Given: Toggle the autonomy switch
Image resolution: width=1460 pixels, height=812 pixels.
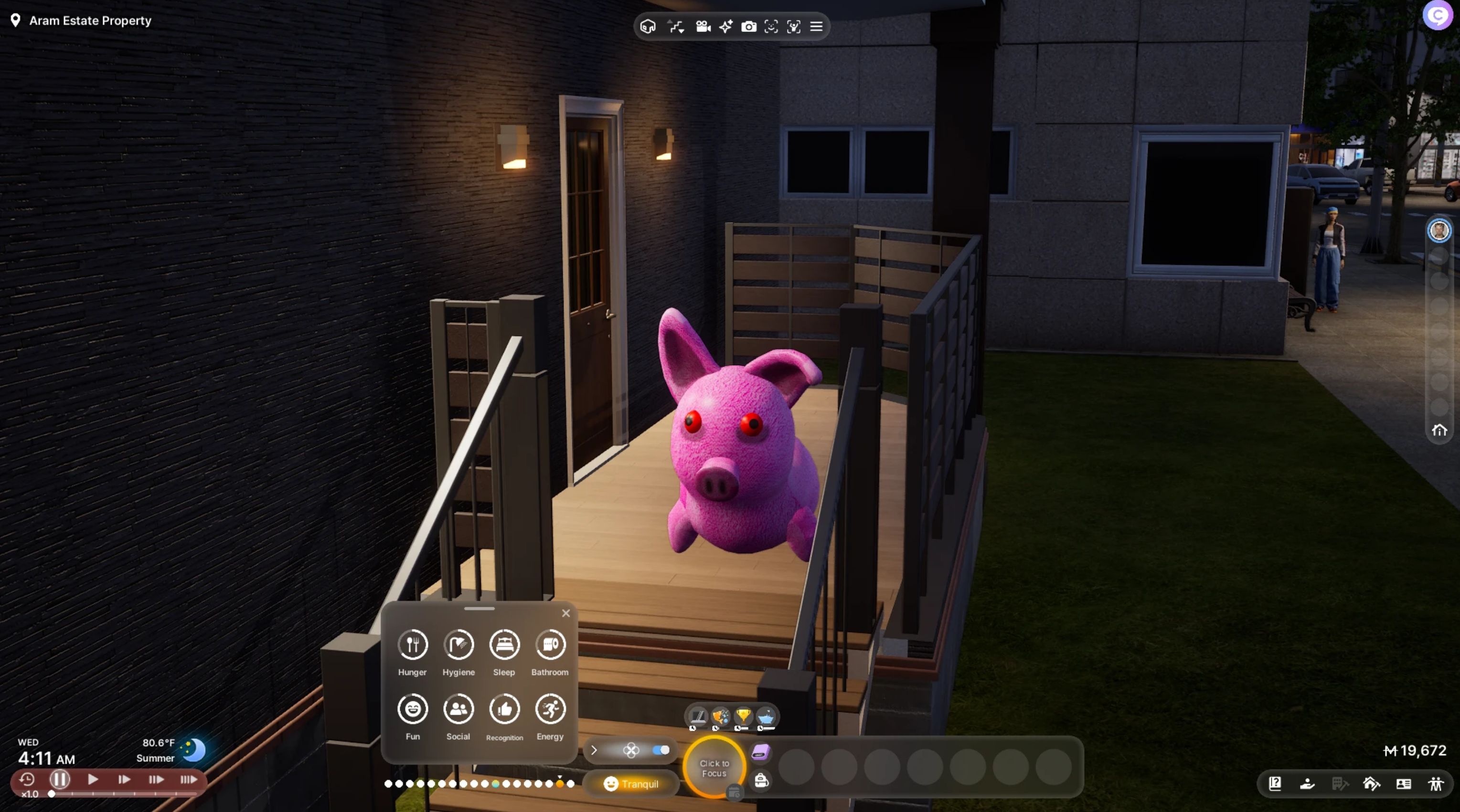Looking at the screenshot, I should tap(661, 750).
